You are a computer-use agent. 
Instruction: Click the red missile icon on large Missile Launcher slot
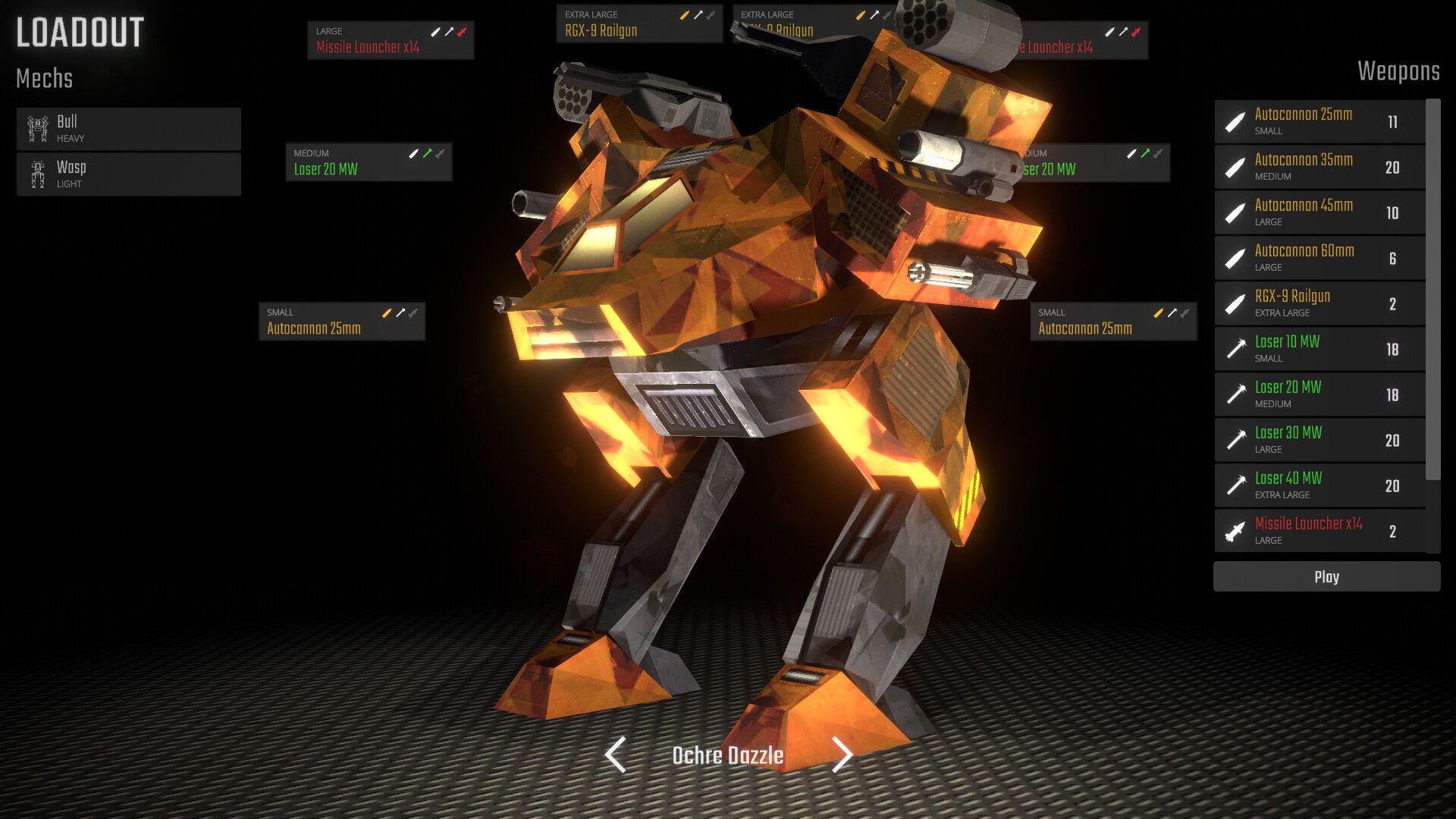click(460, 32)
